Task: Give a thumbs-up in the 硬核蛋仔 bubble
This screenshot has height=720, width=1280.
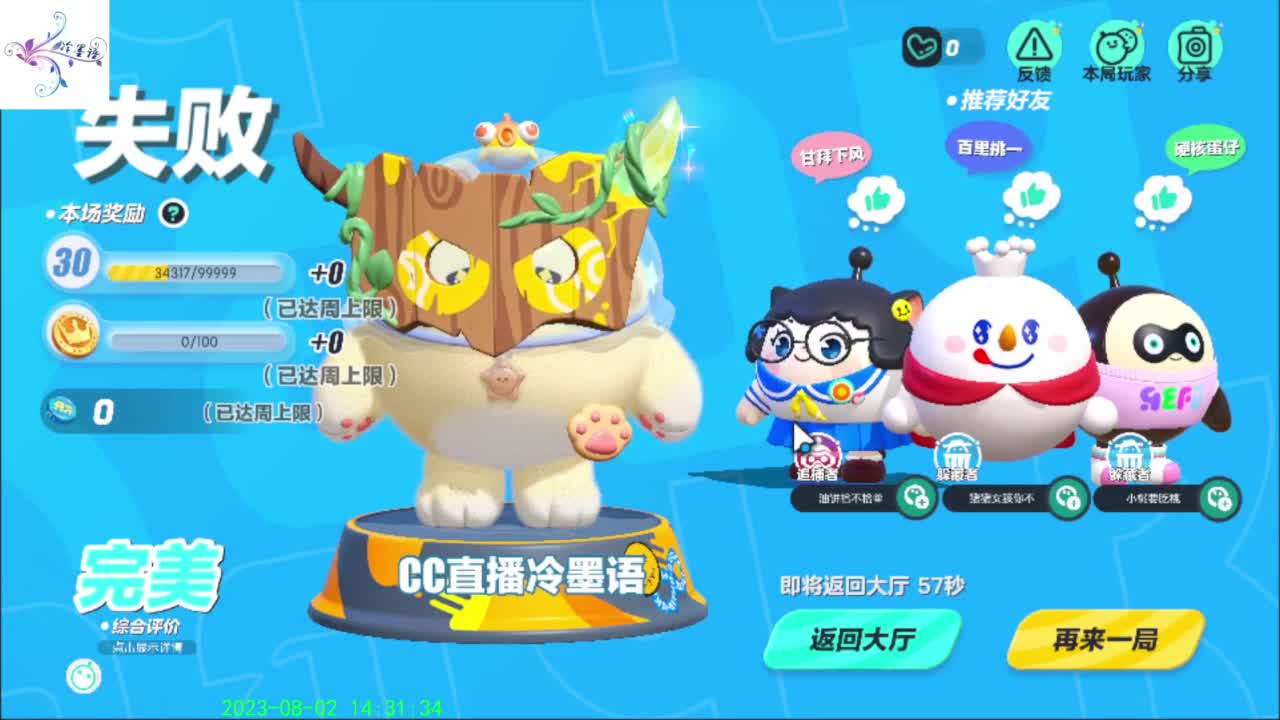Action: coord(1163,196)
